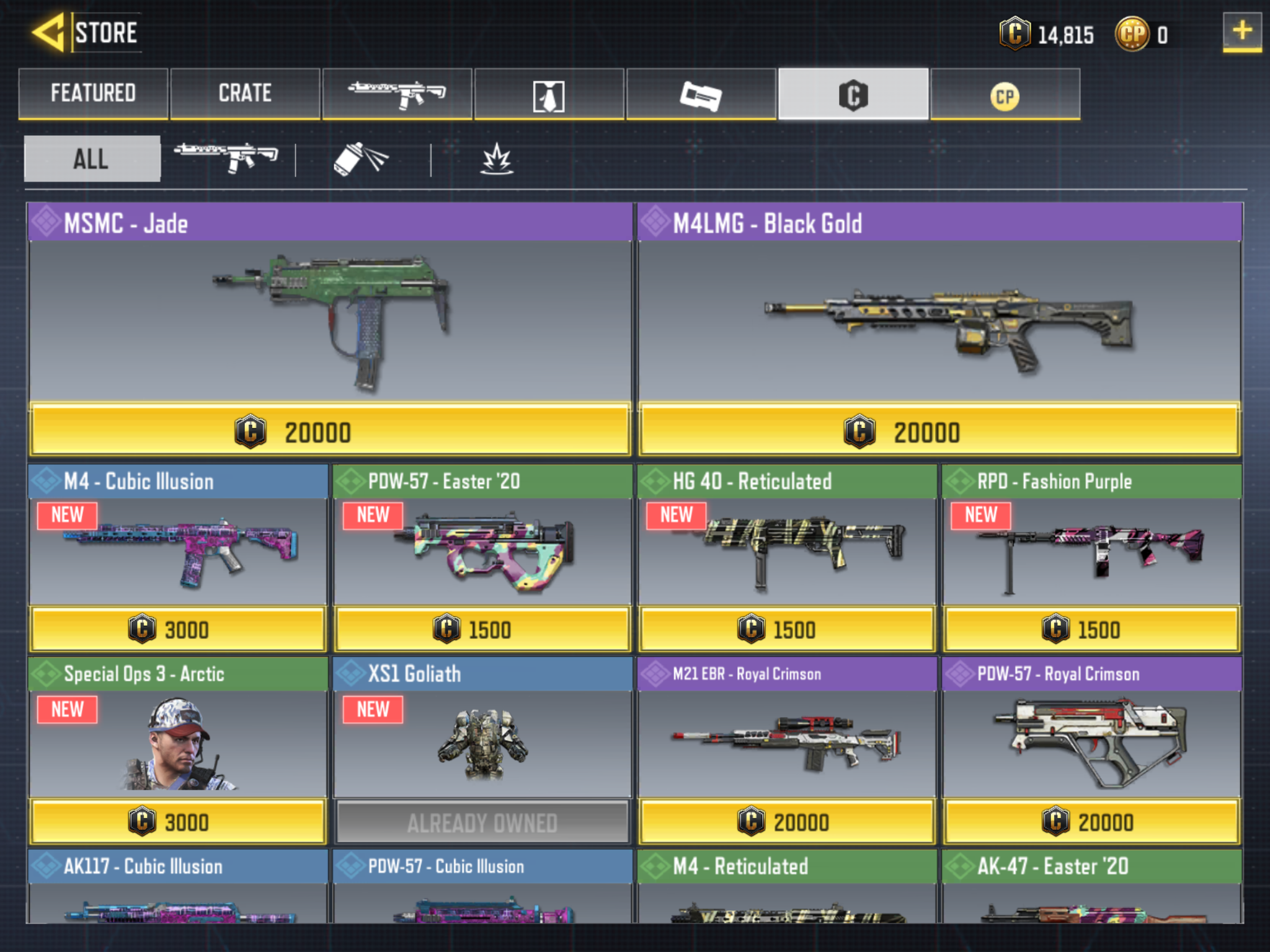The width and height of the screenshot is (1270, 952).
Task: Select the credits store tab
Action: pos(853,95)
